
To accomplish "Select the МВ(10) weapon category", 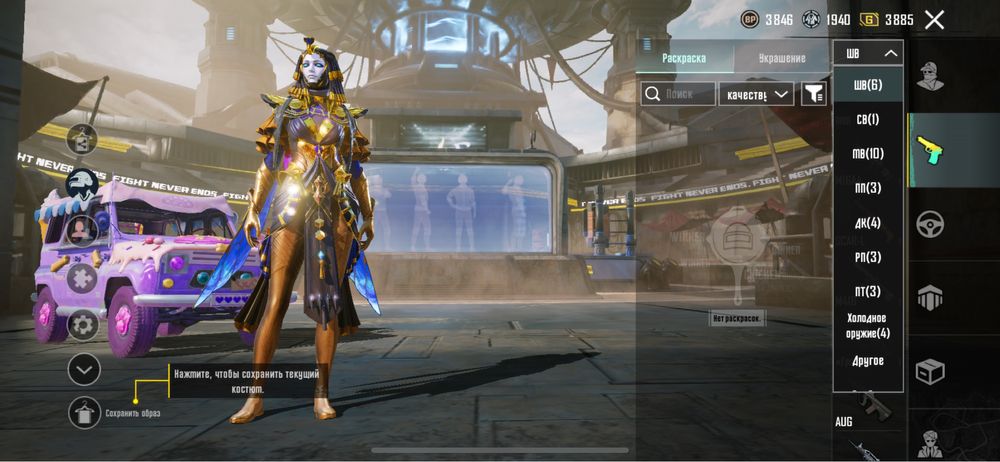I will pos(867,154).
